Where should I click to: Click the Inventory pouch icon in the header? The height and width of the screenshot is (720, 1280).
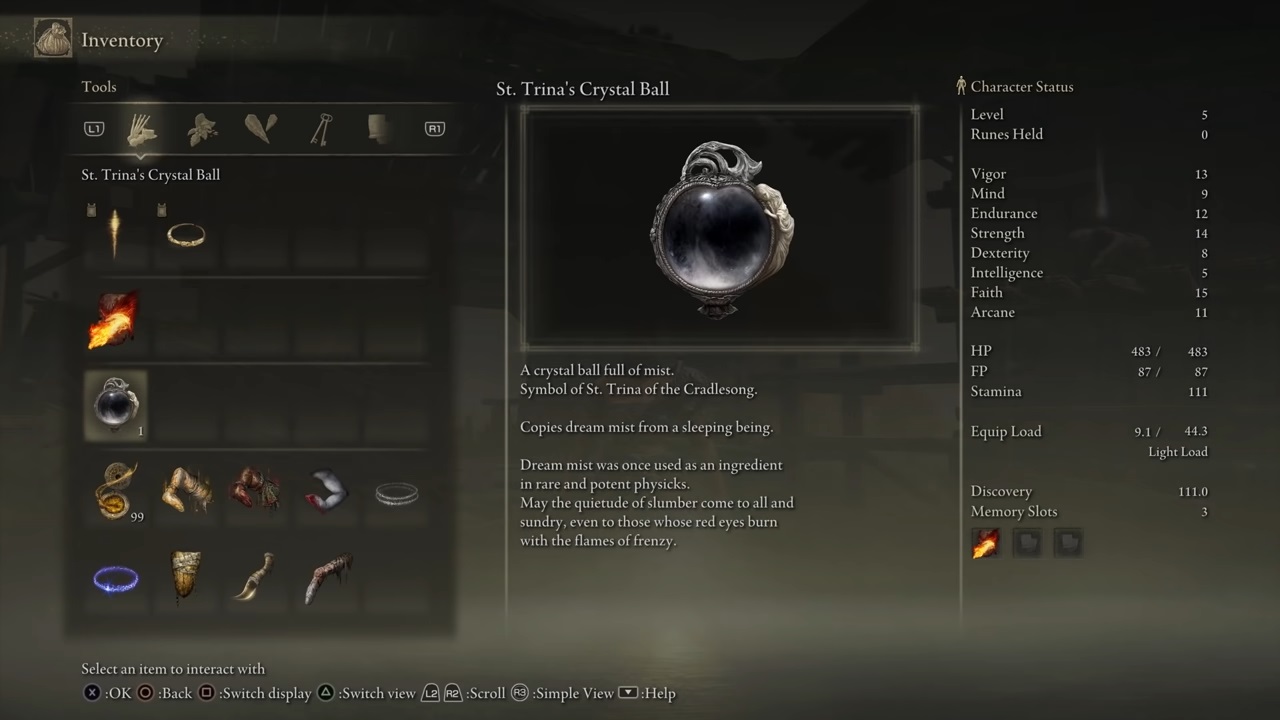52,37
